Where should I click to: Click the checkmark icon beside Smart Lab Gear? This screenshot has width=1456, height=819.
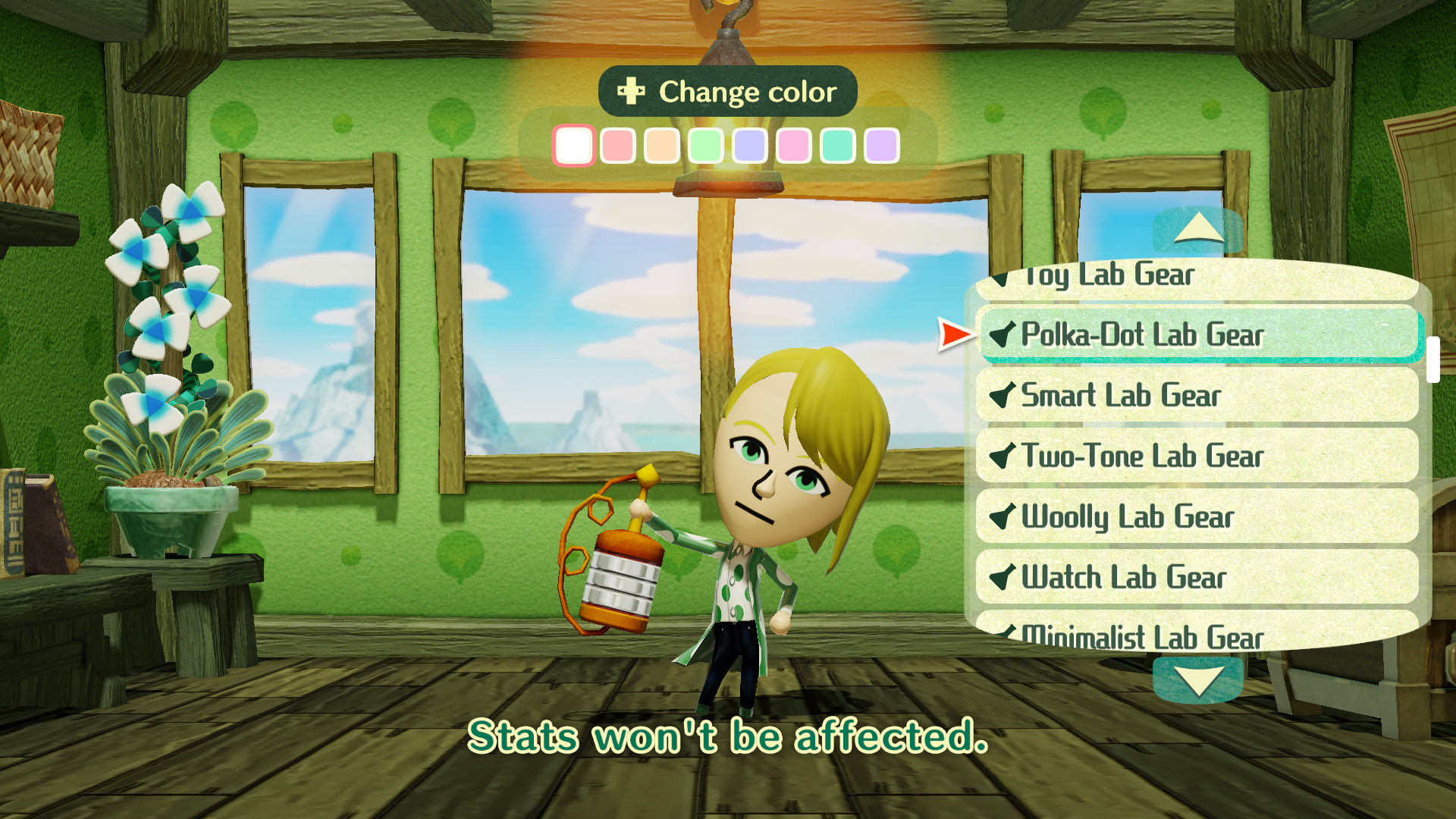pos(1003,395)
